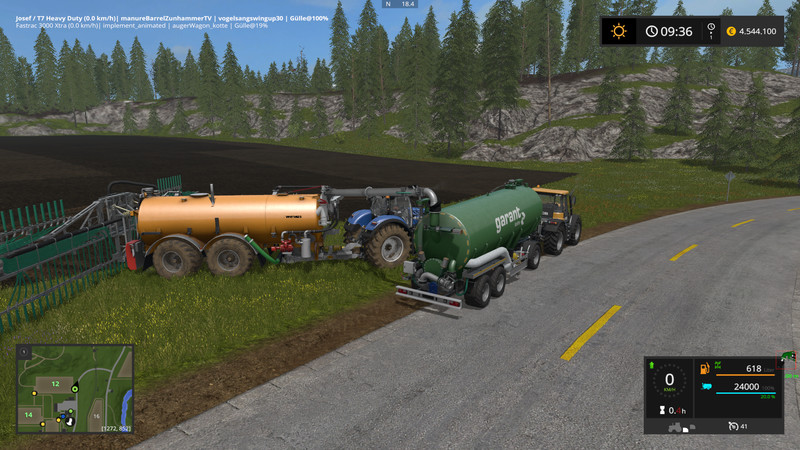This screenshot has width=800, height=450.
Task: Open the minimap in the corner
Action: tap(75, 388)
